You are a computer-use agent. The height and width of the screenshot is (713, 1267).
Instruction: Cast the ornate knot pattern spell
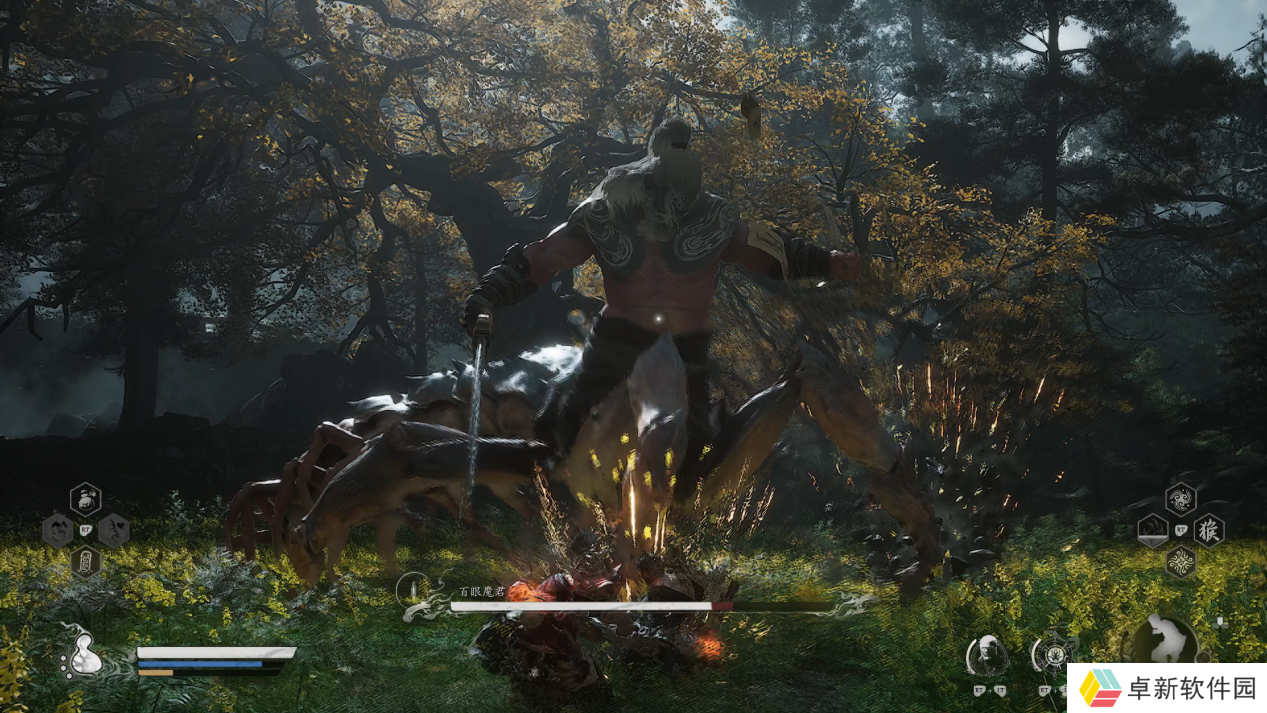1181,561
